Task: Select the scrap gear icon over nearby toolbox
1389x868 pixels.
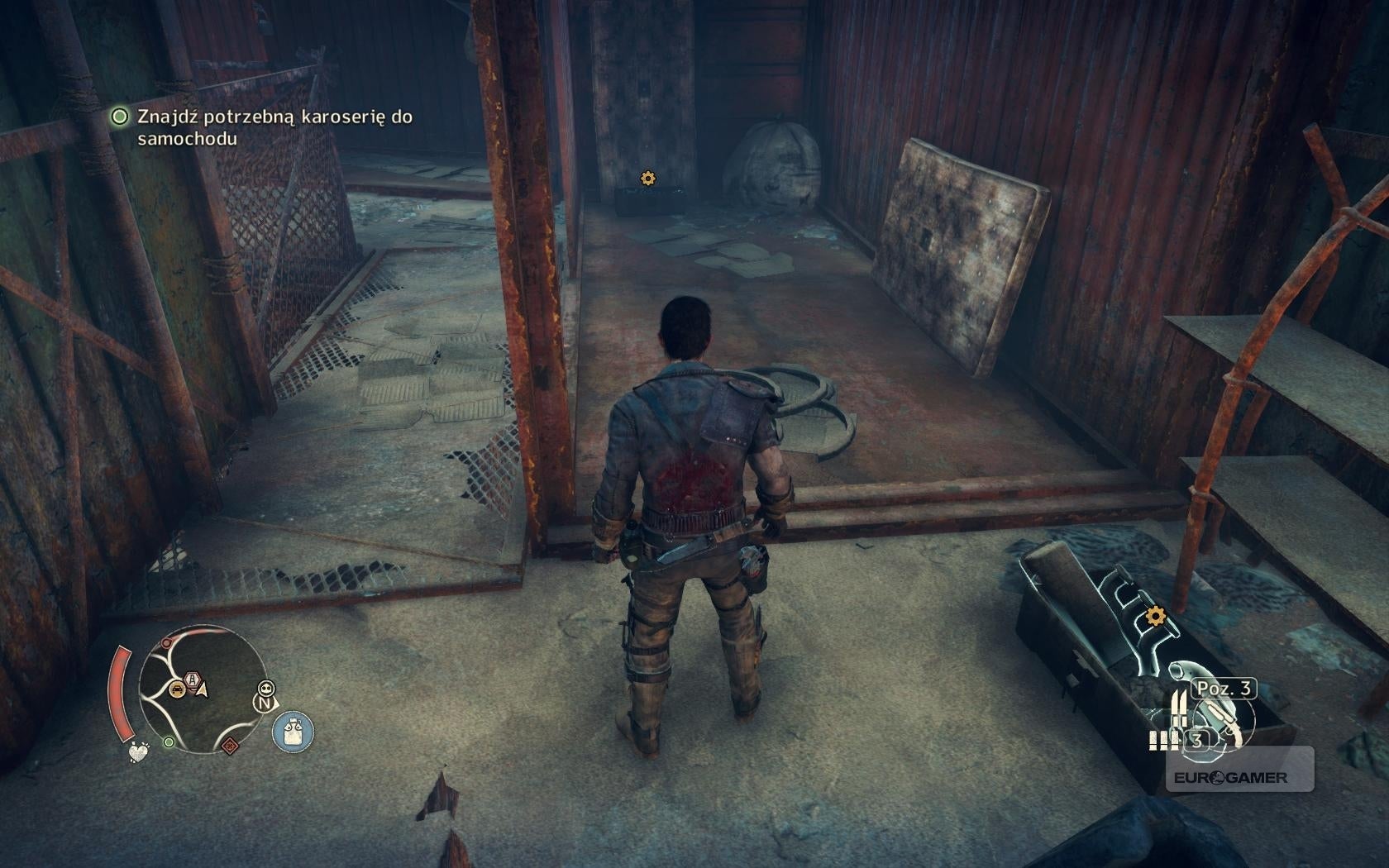Action: [1157, 614]
